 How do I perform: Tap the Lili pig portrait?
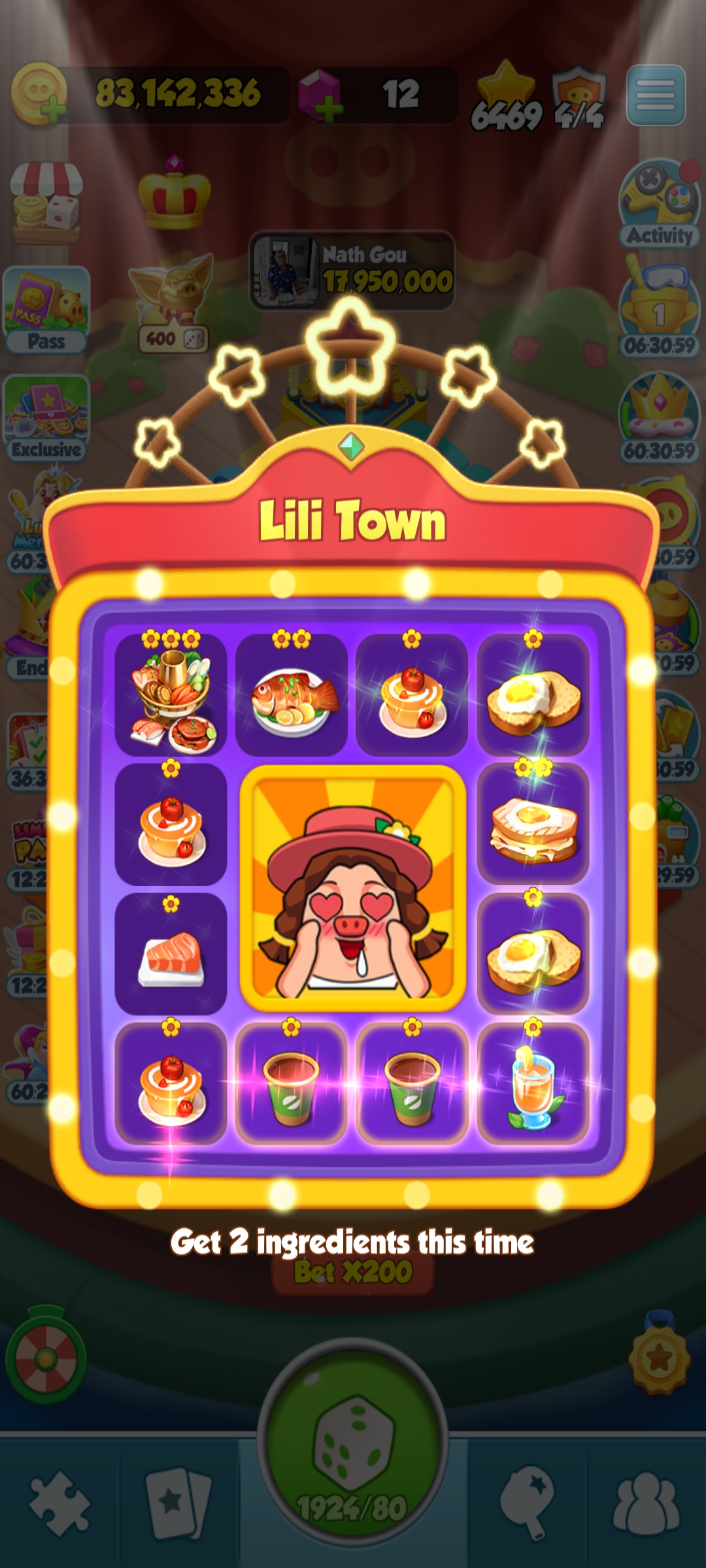coord(353,889)
